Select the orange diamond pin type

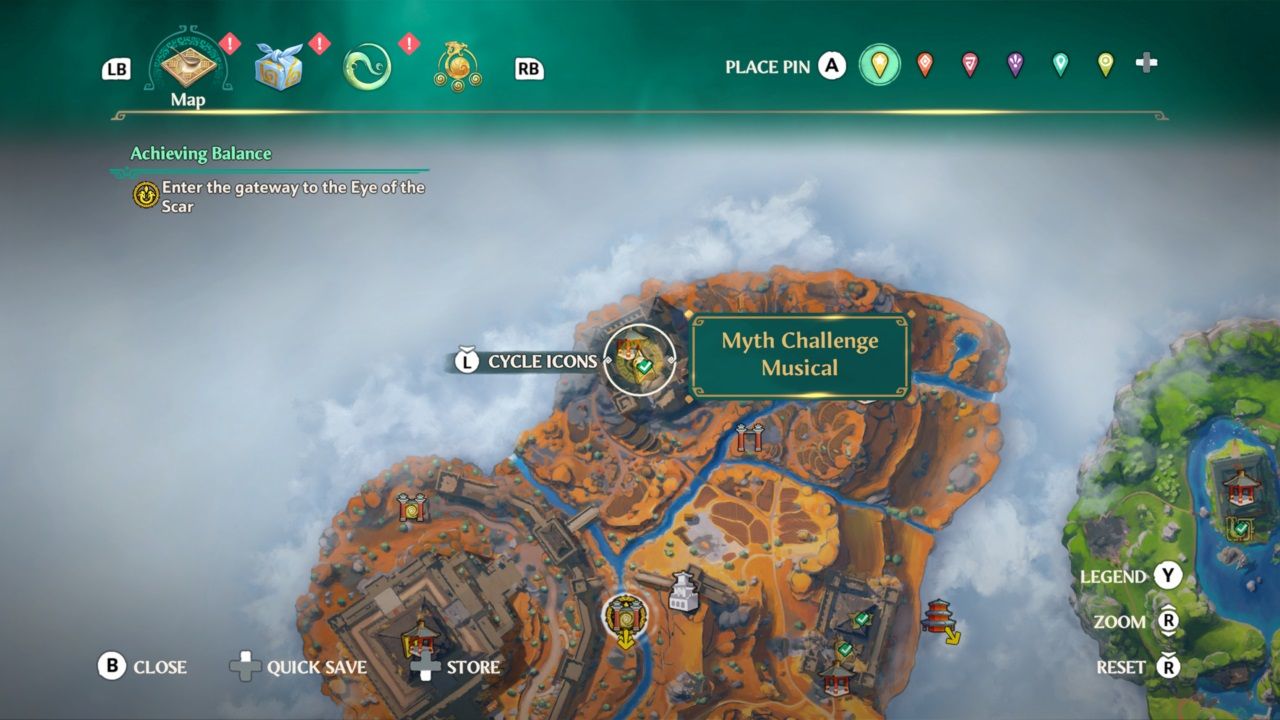coord(926,62)
